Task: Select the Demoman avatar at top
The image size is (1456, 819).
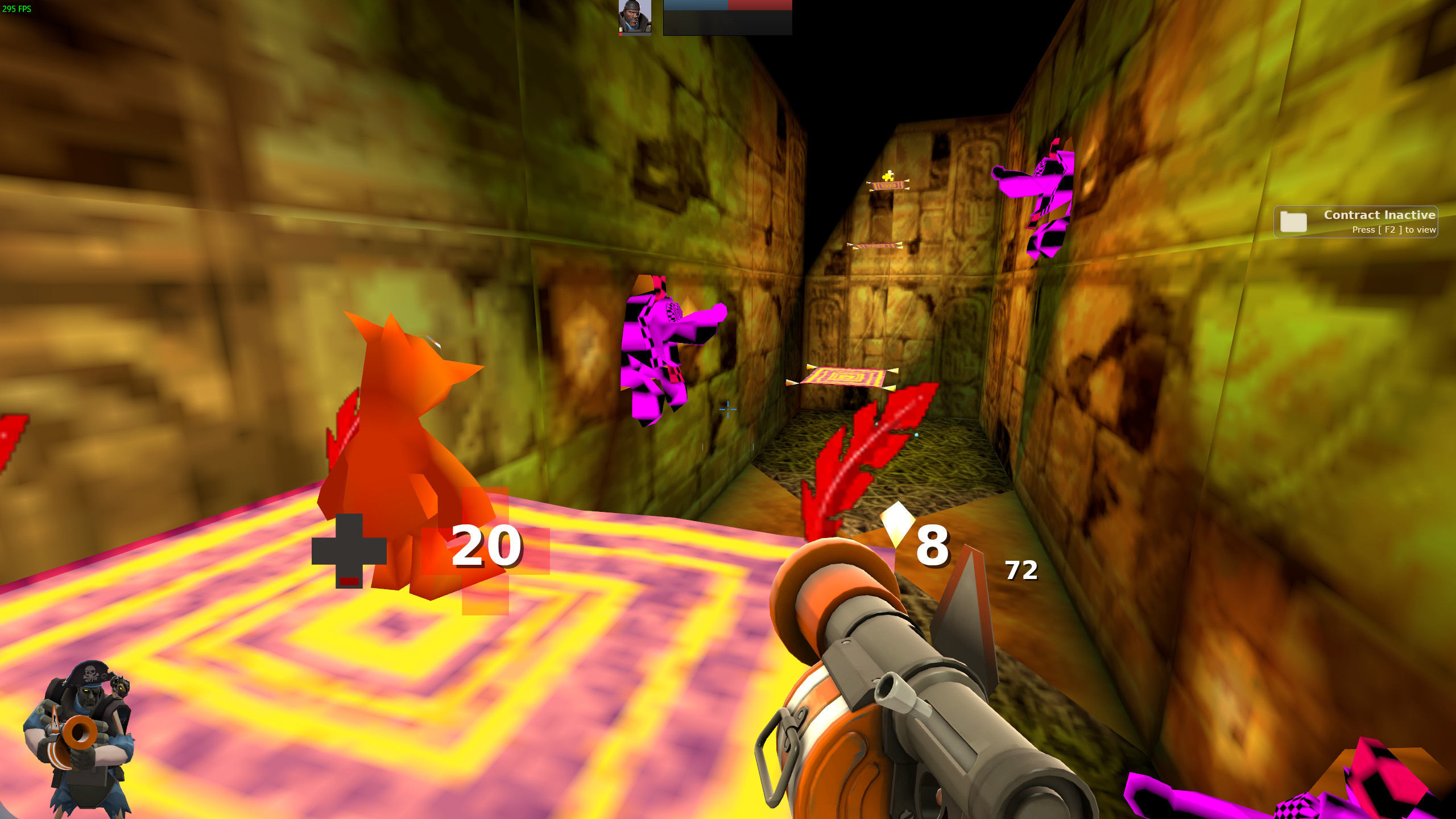Action: click(x=634, y=16)
